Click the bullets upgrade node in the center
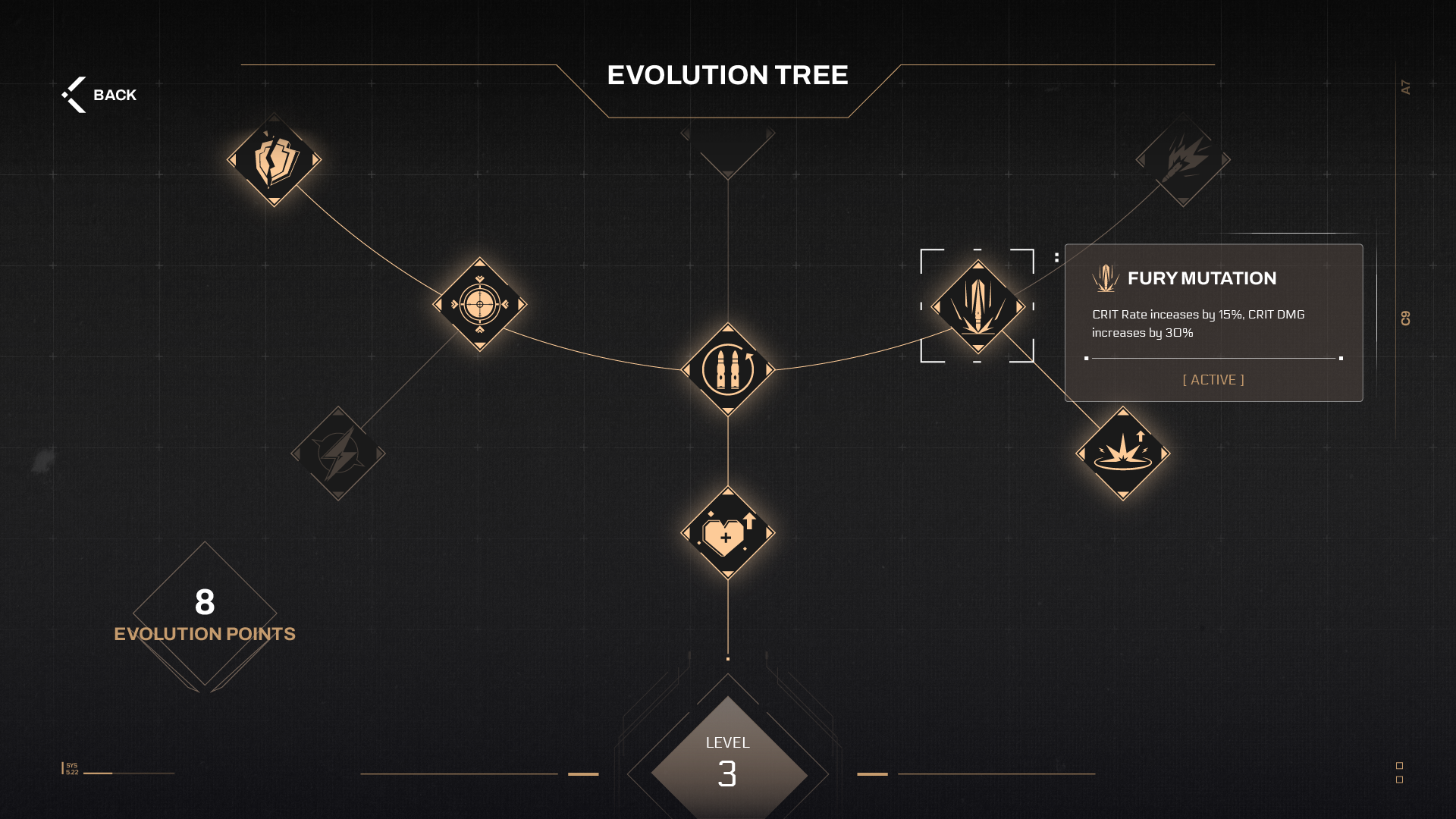The height and width of the screenshot is (819, 1456). [727, 371]
